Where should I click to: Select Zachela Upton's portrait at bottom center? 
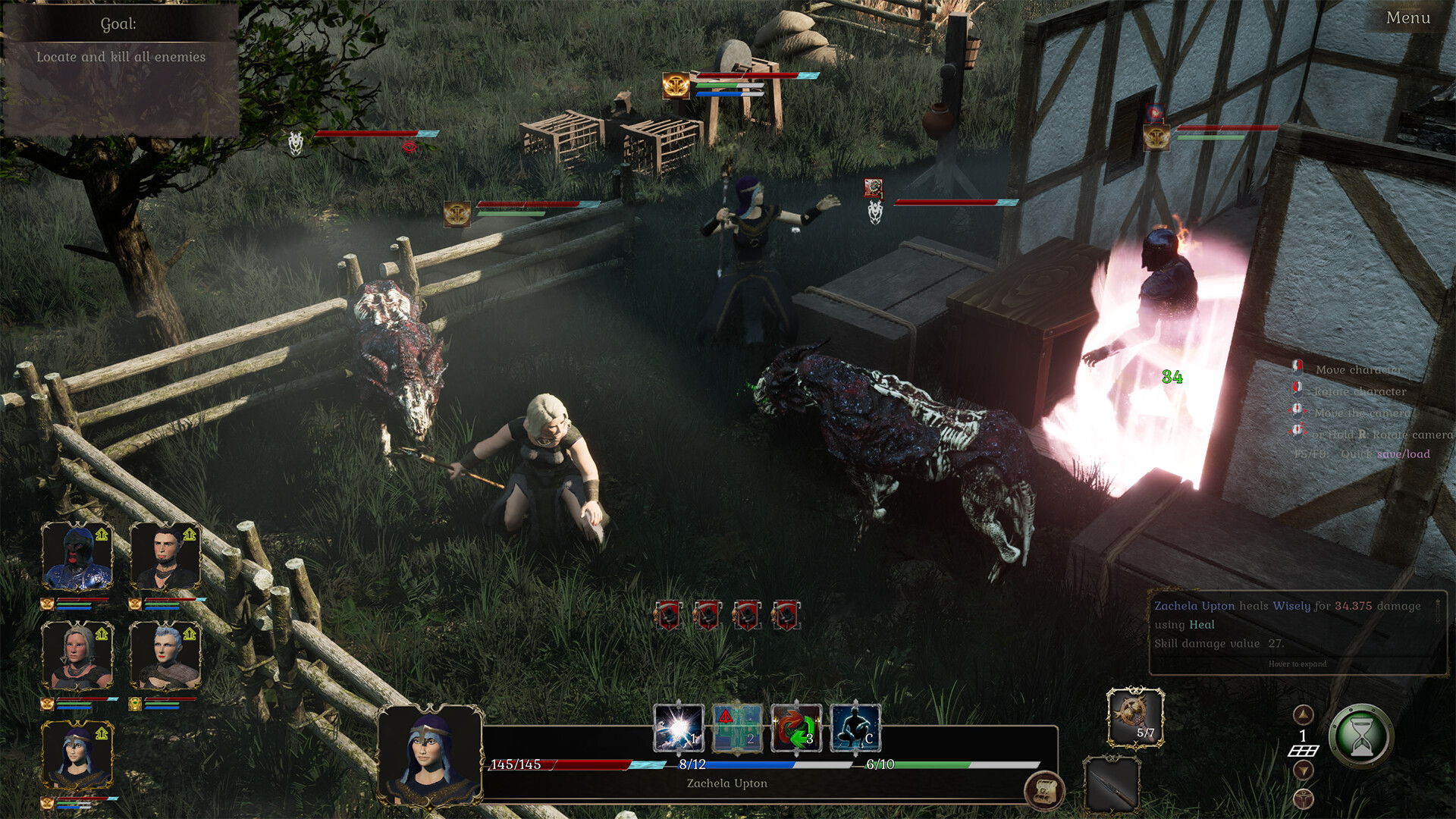pos(431,755)
